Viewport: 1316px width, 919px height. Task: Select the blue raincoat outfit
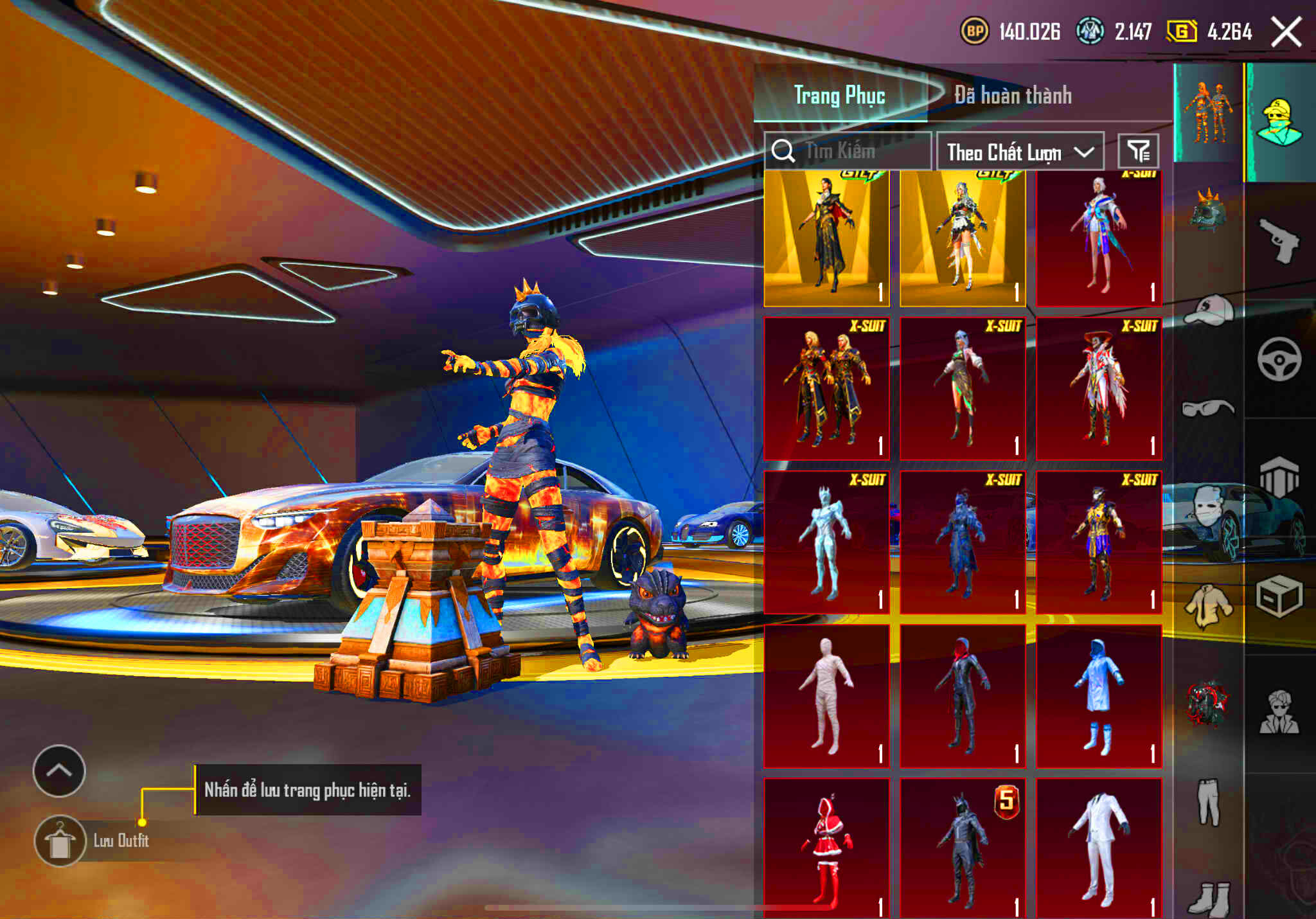(1099, 696)
